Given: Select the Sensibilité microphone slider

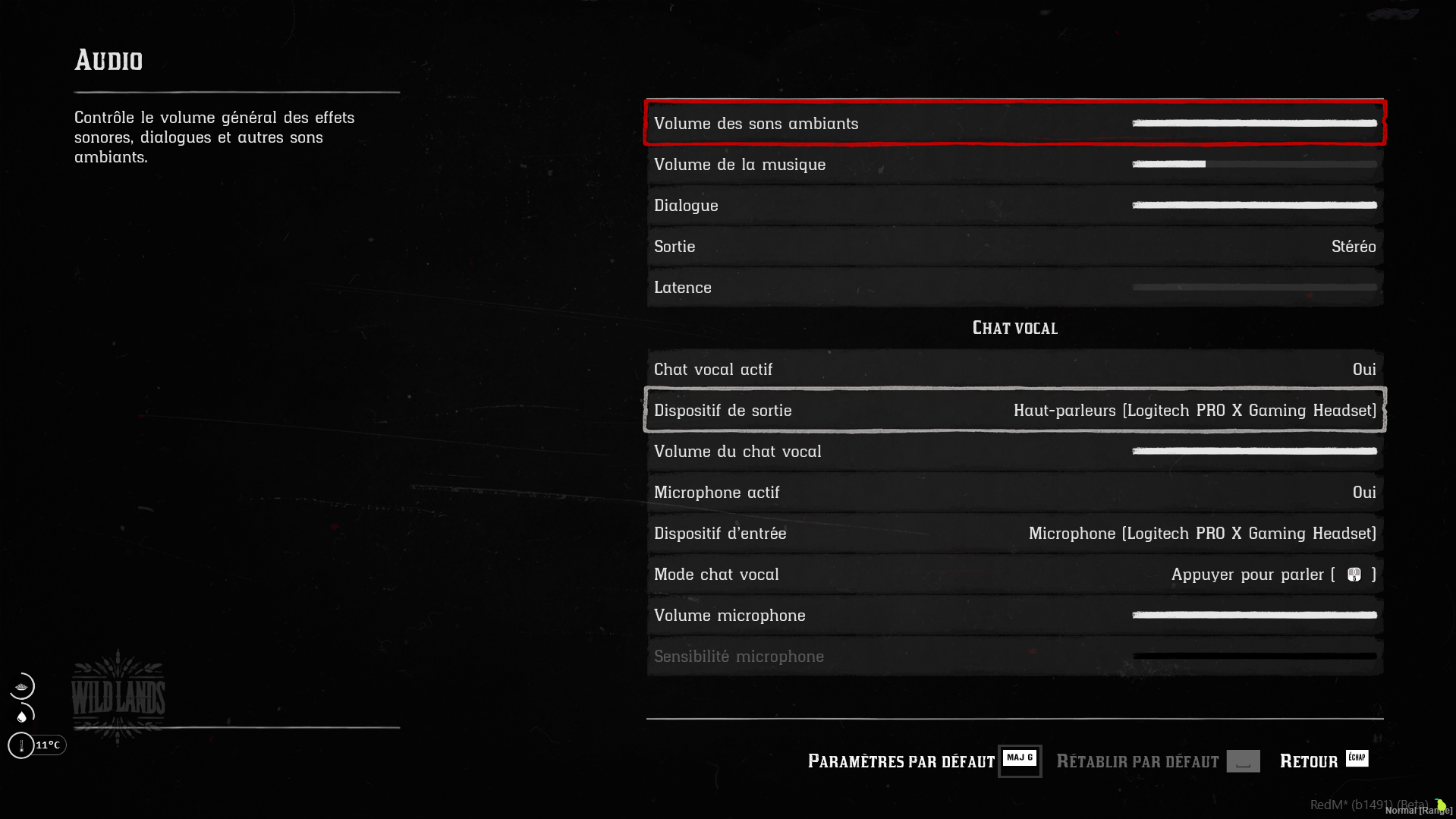Looking at the screenshot, I should 1253,657.
